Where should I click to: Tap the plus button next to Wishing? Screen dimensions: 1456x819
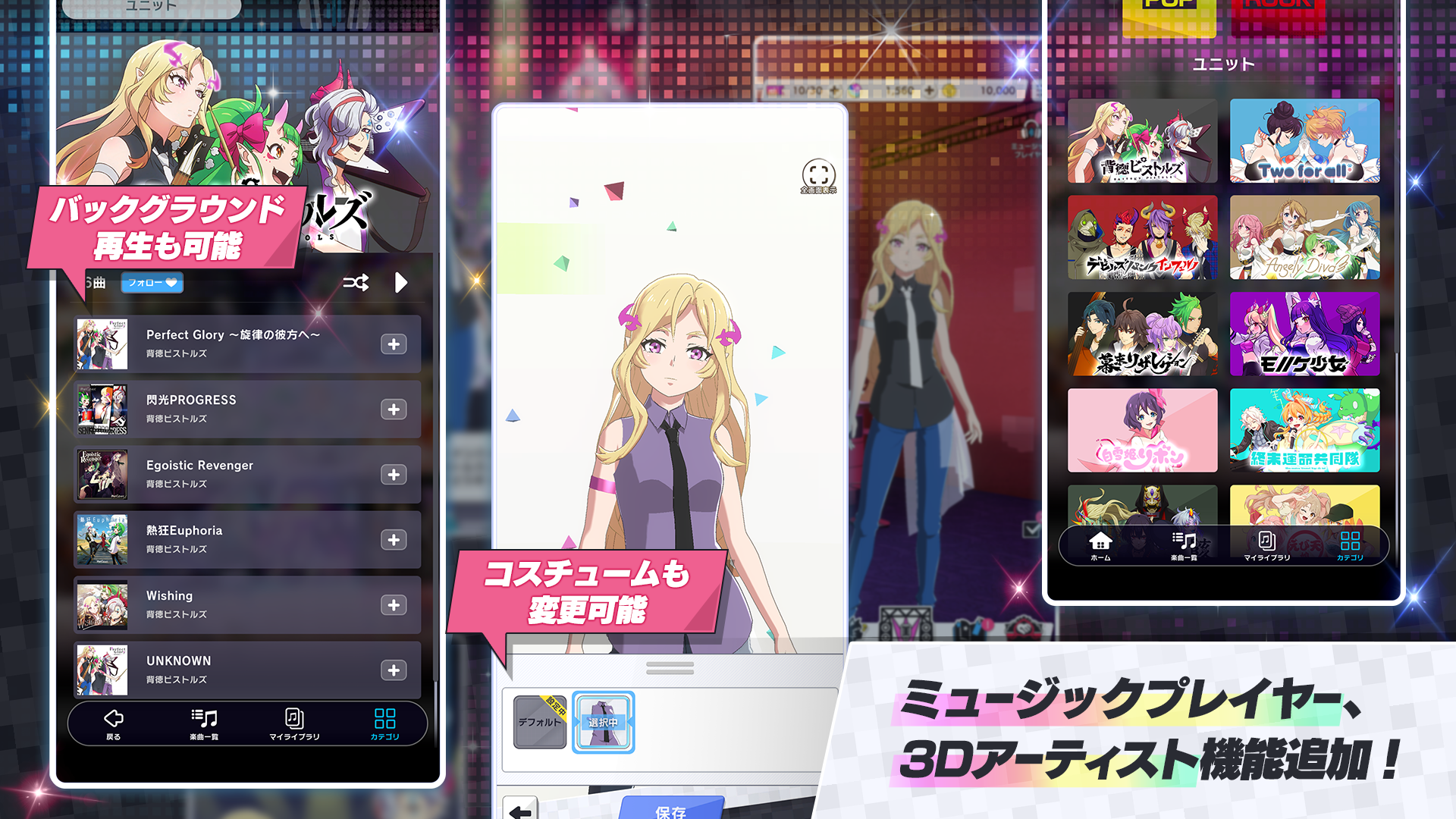(x=393, y=605)
